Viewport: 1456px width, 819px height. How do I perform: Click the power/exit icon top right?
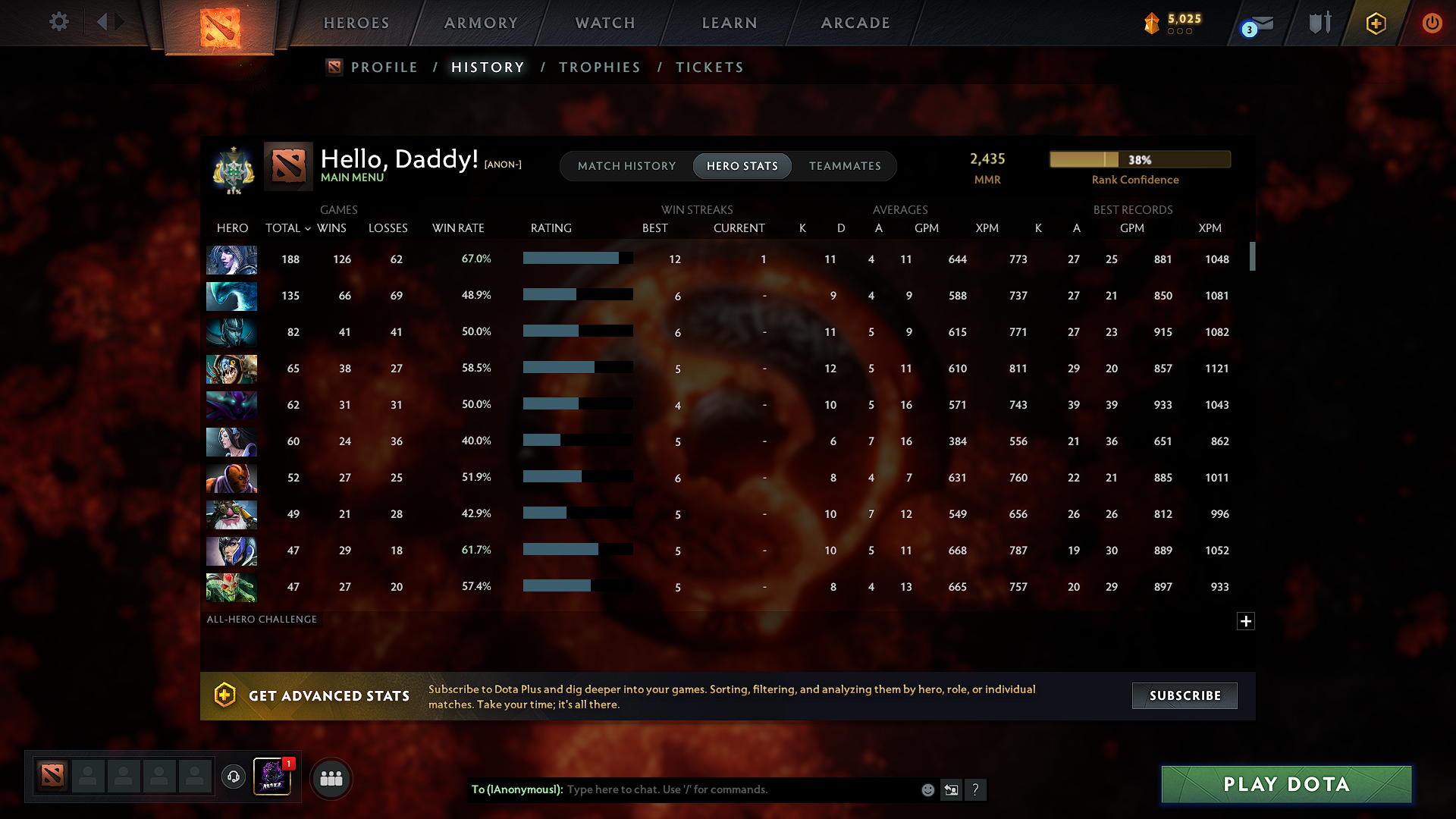[1432, 23]
